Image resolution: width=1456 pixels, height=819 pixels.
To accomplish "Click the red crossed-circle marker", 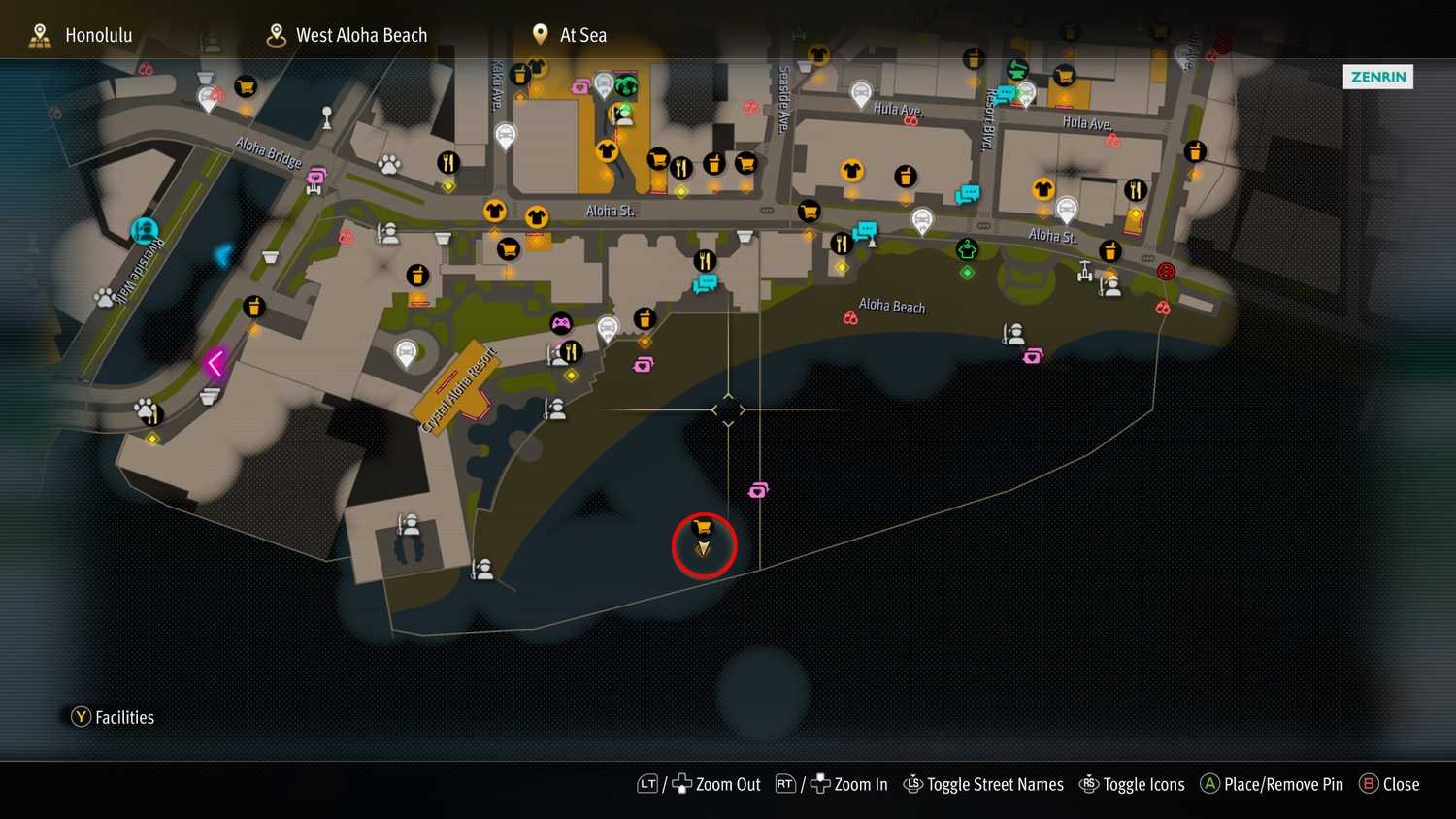I will pyautogui.click(x=1166, y=272).
